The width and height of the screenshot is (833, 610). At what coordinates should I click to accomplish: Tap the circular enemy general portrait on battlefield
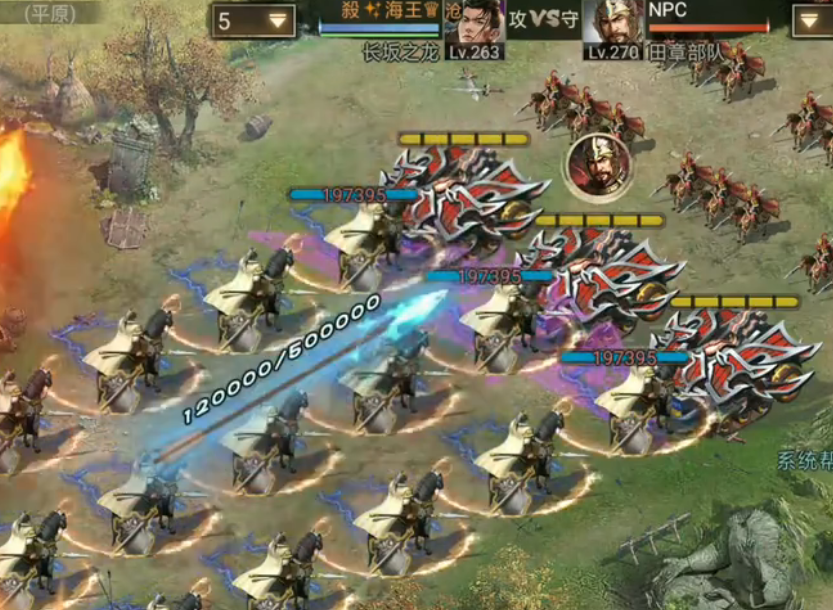(591, 166)
